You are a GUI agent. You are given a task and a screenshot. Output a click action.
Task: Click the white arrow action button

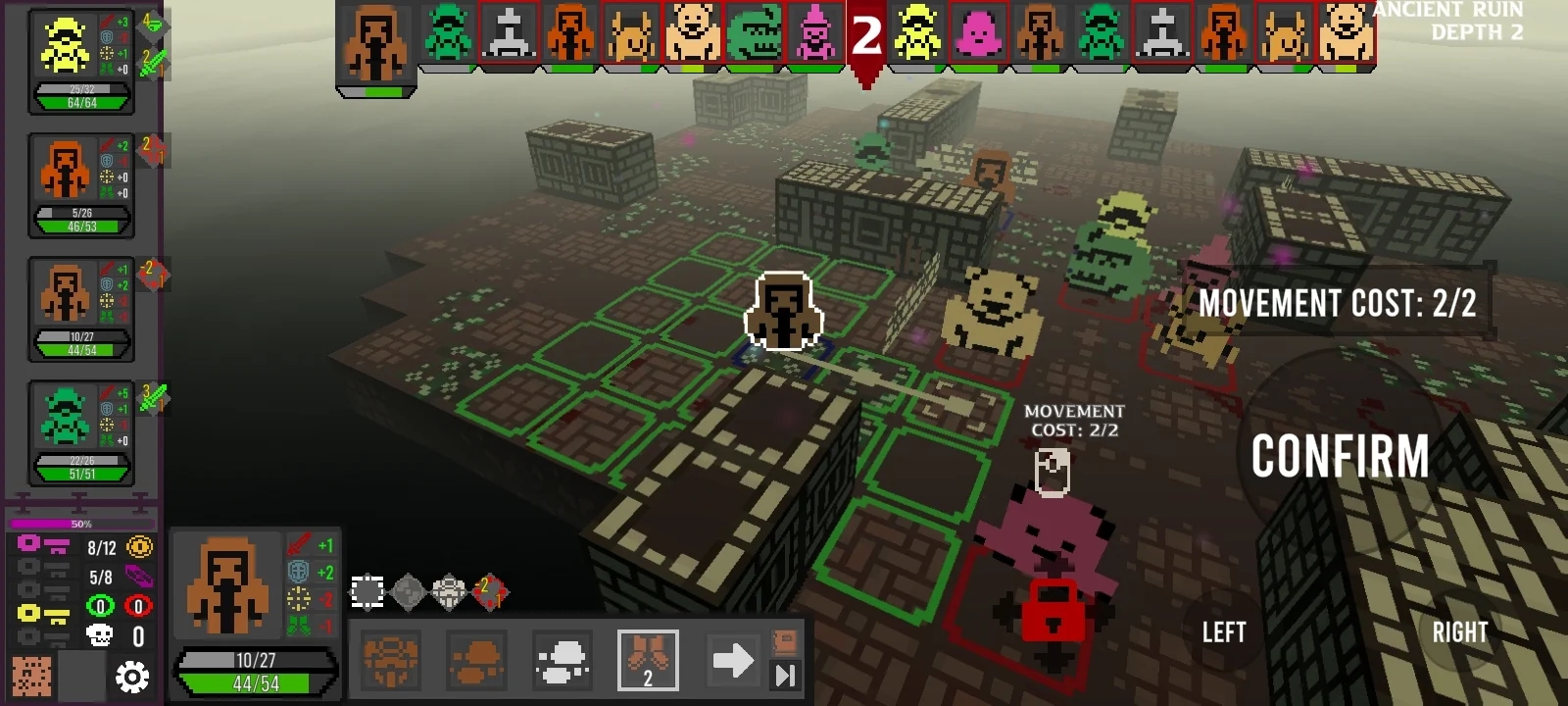pyautogui.click(x=732, y=660)
